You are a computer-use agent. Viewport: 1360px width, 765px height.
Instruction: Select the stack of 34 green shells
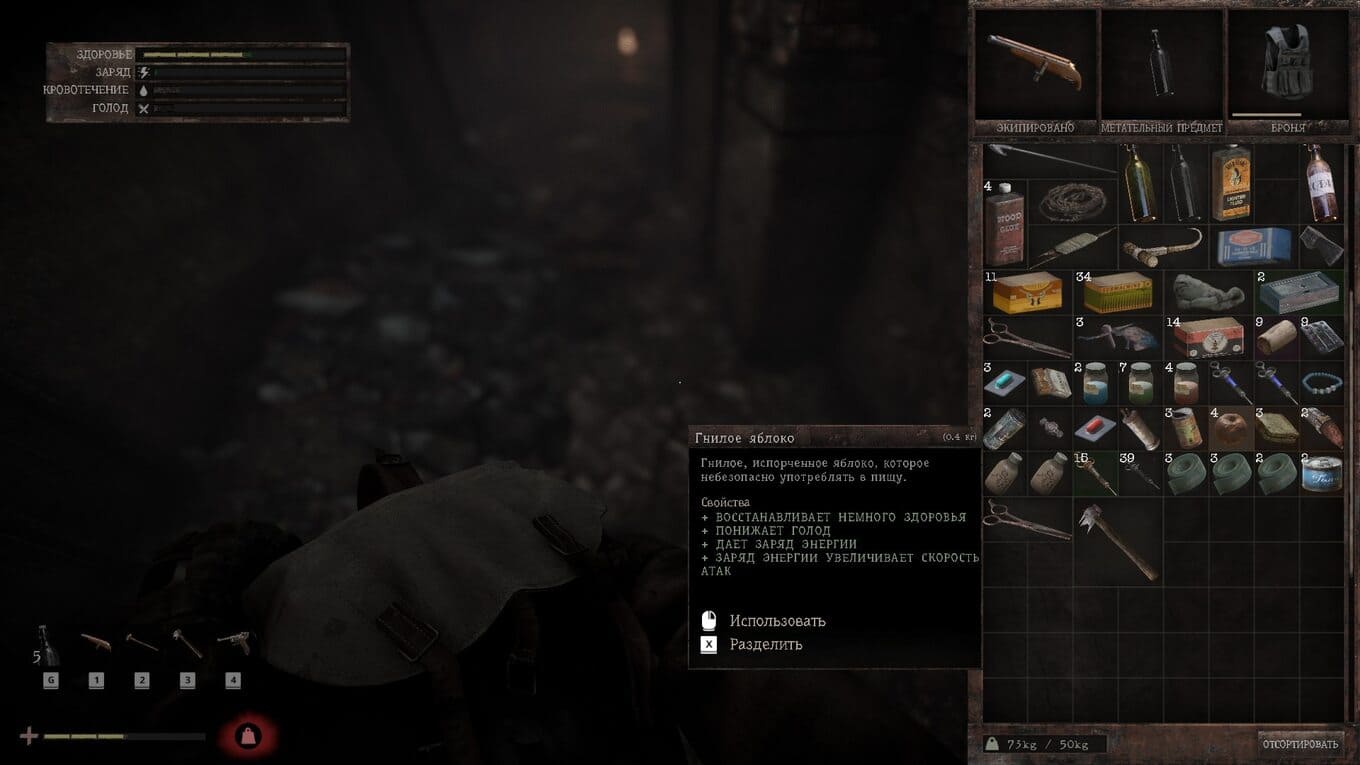pos(1117,292)
